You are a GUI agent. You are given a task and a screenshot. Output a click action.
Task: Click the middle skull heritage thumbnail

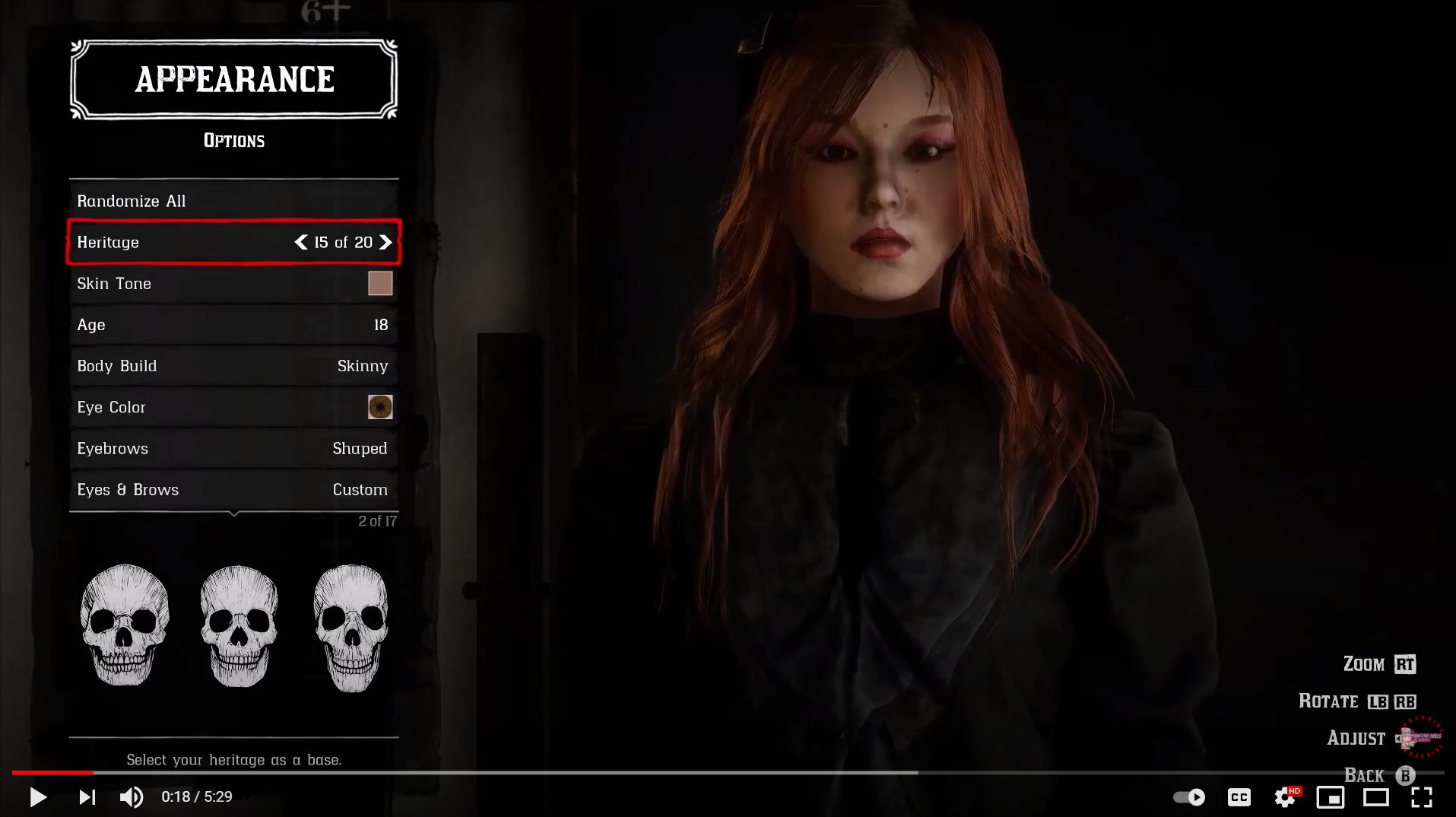238,627
